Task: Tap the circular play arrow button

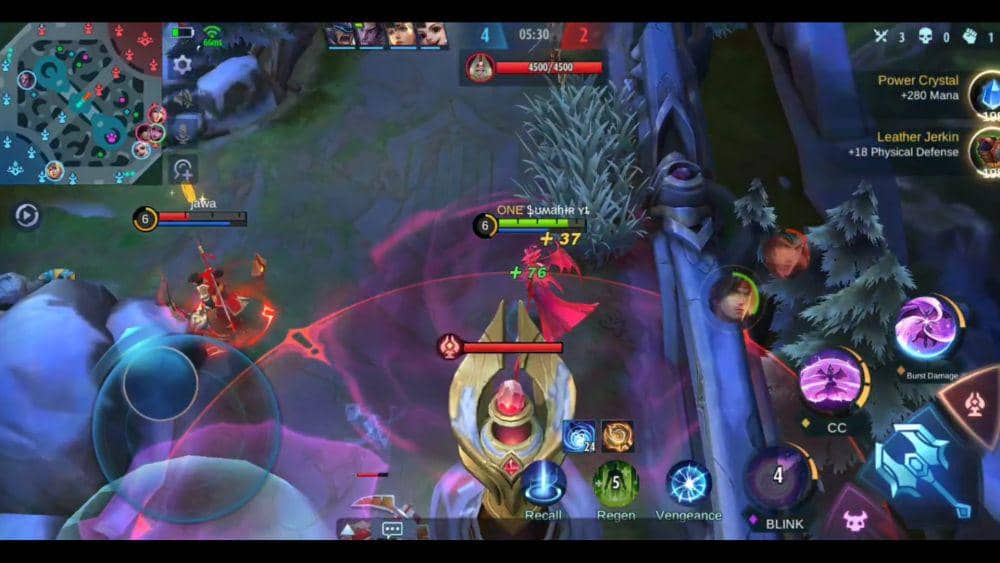Action: tap(27, 215)
